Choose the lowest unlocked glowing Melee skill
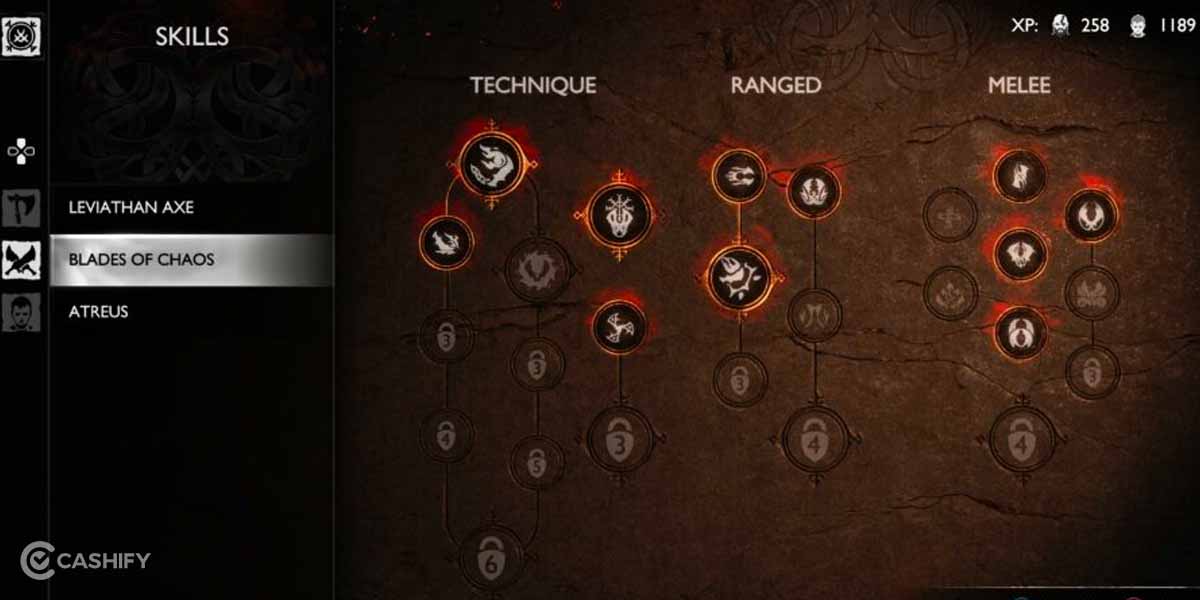The height and width of the screenshot is (600, 1200). 1020,331
